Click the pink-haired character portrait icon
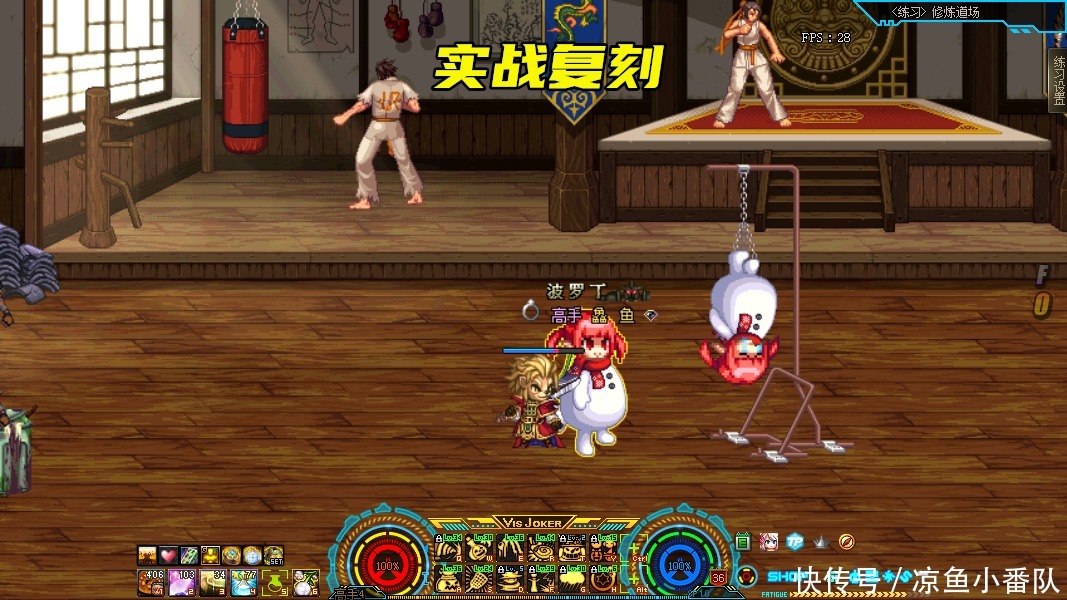 [x=768, y=542]
